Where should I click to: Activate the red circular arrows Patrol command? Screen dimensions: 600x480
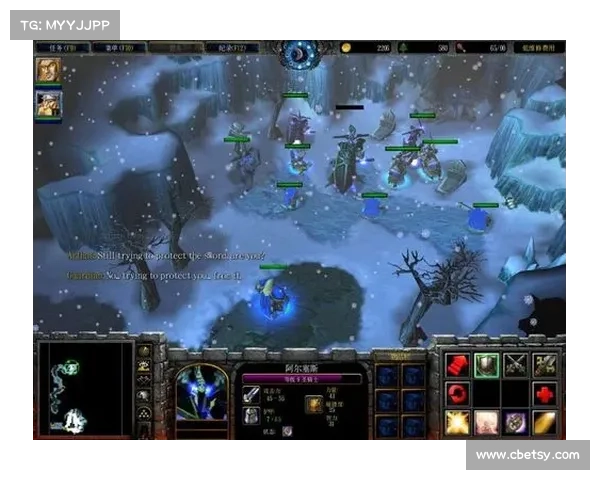[x=457, y=393]
